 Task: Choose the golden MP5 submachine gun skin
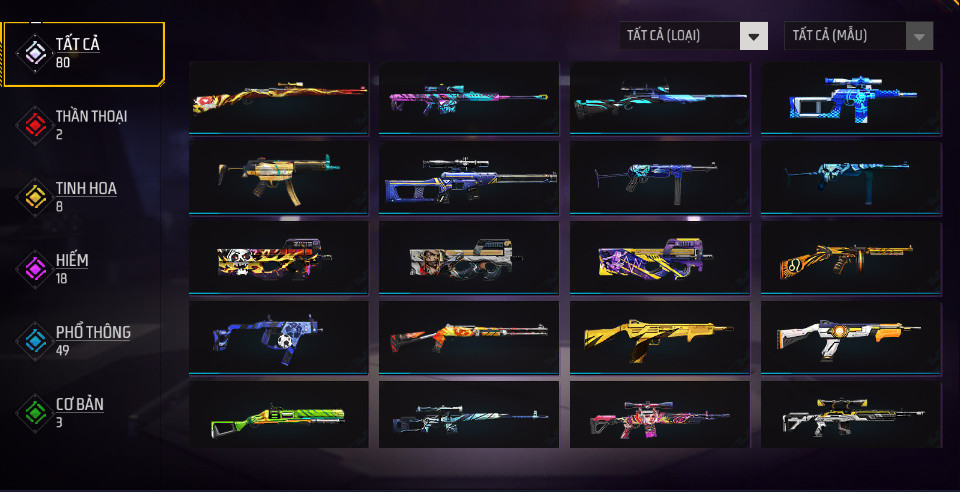point(279,176)
